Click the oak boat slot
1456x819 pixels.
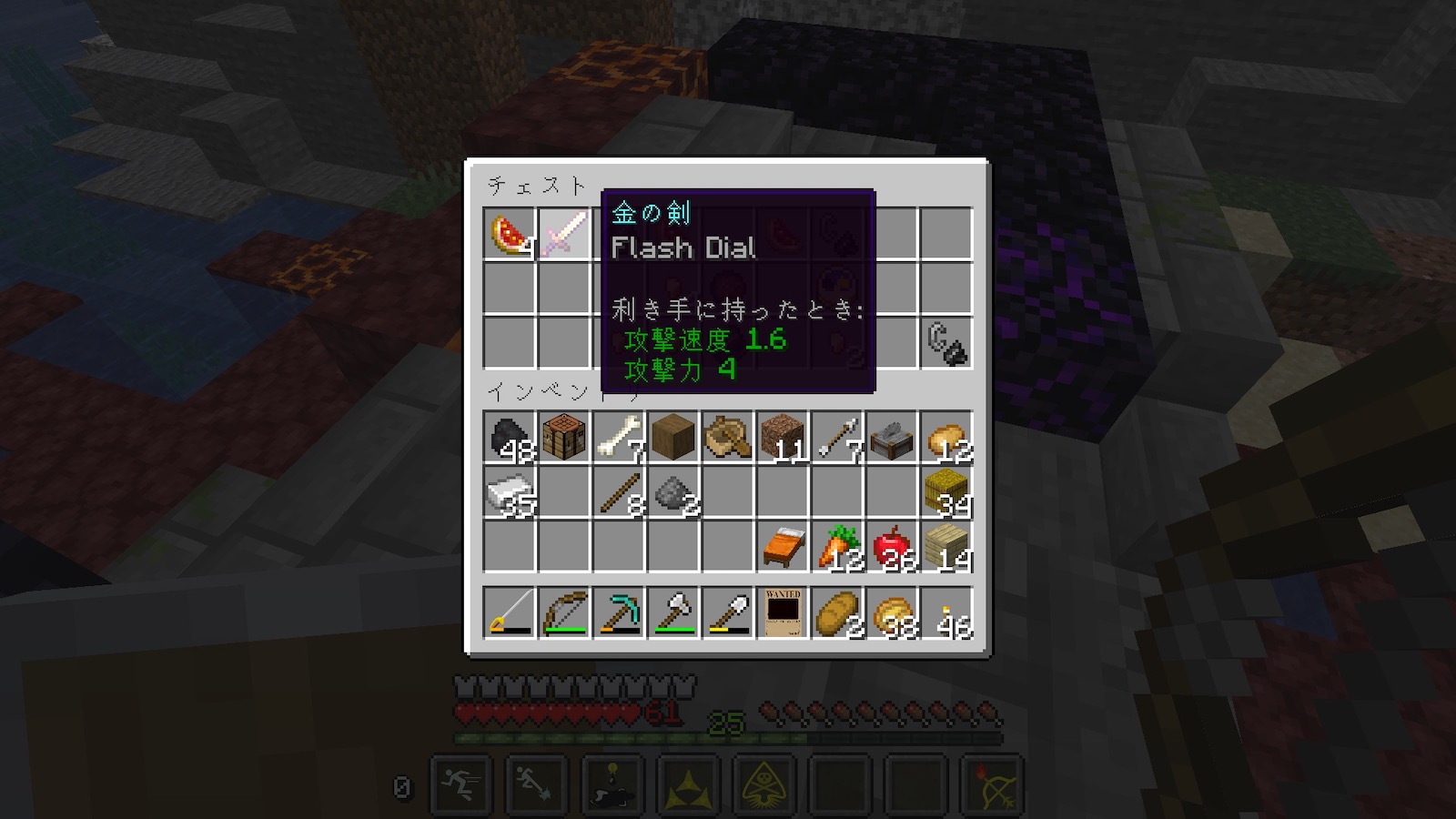[x=728, y=438]
